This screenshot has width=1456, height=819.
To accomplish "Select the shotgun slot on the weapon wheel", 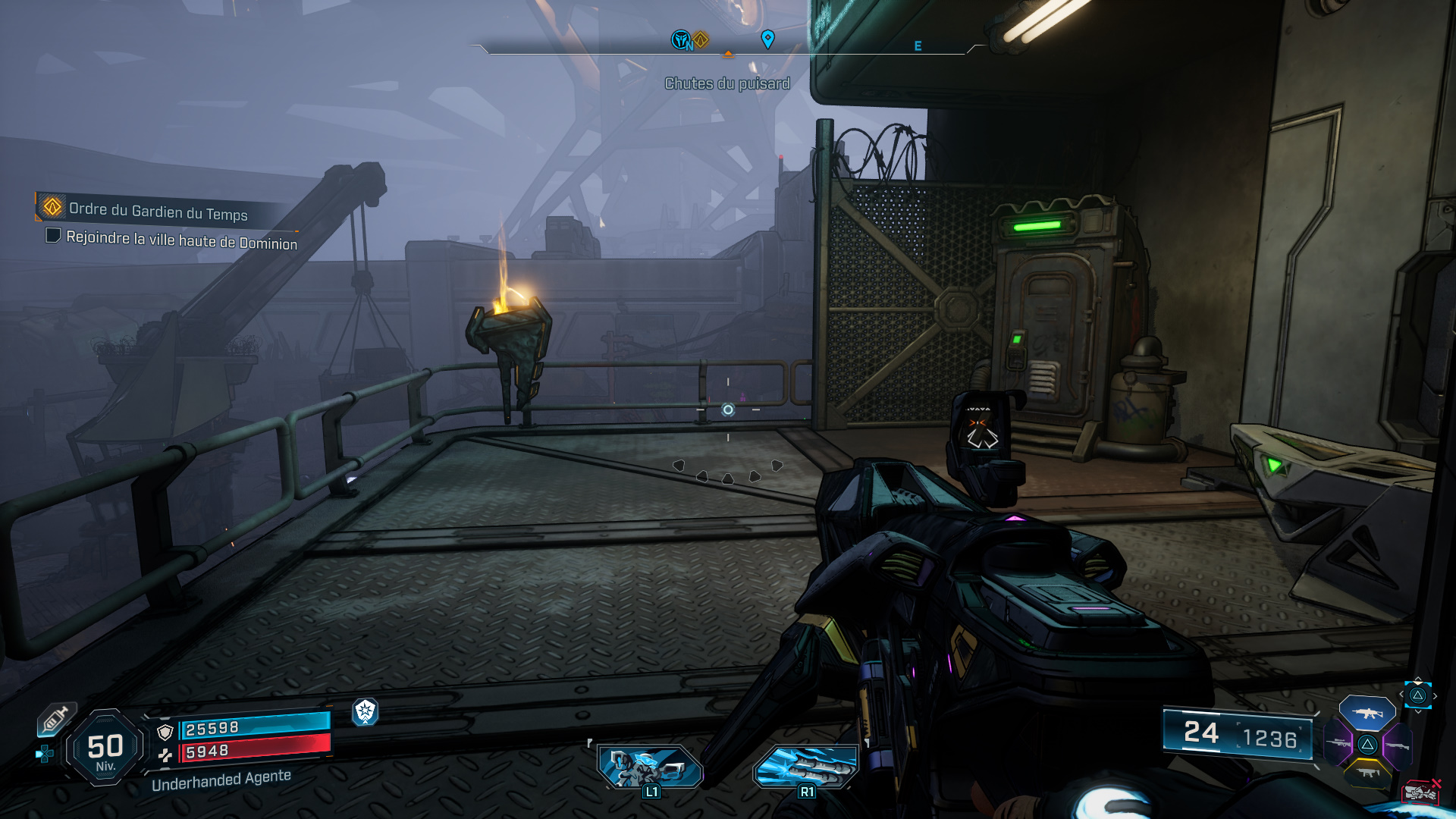I will [1398, 745].
